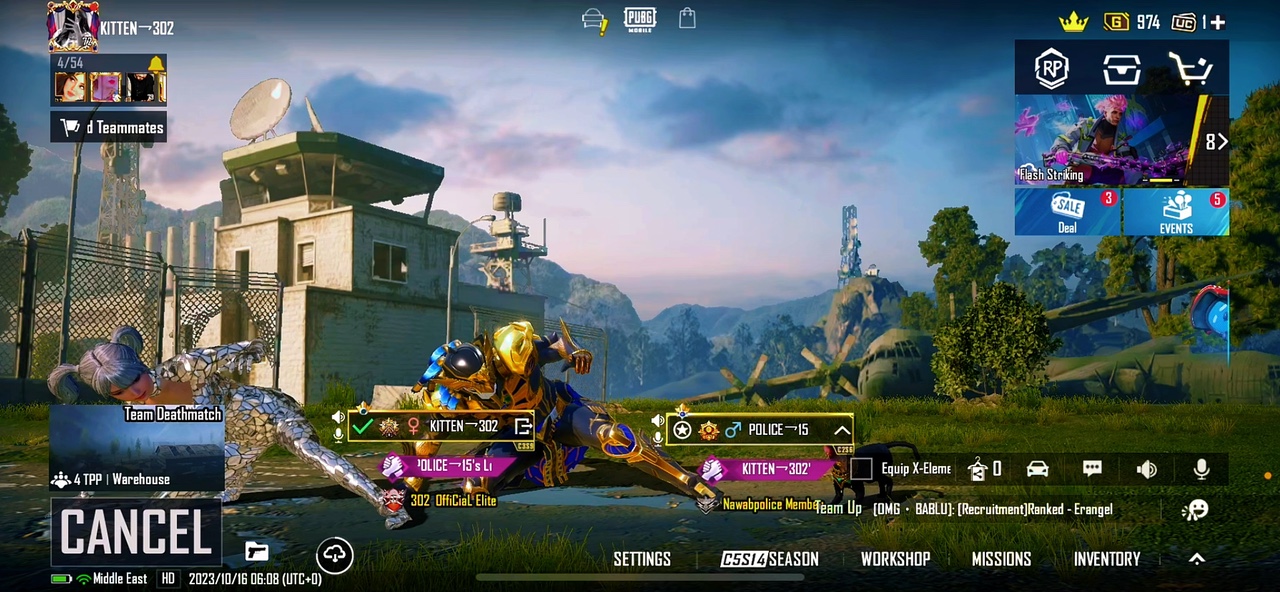Open the chat message bubble icon

1092,469
